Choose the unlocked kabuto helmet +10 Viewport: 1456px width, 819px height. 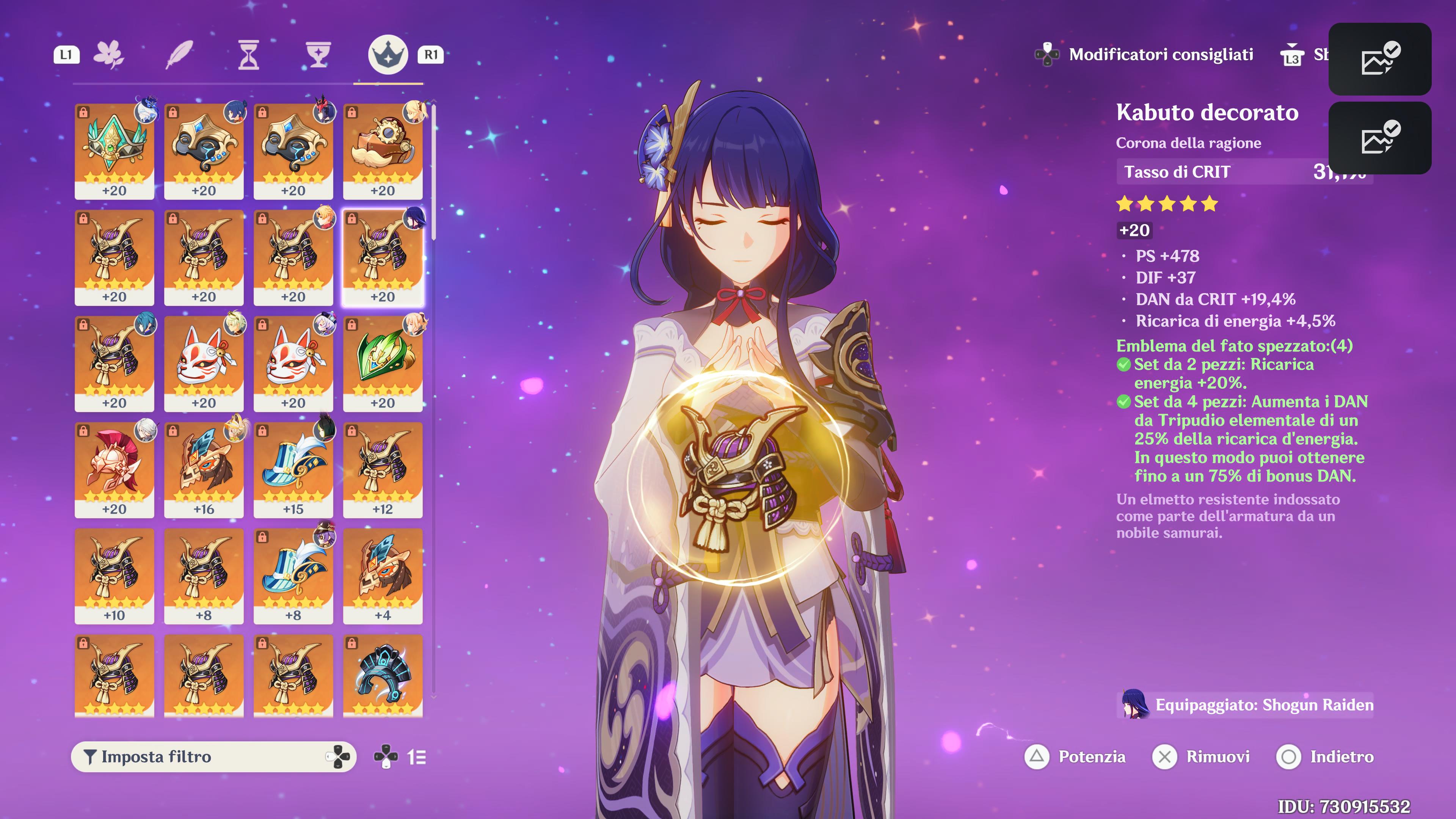(114, 576)
